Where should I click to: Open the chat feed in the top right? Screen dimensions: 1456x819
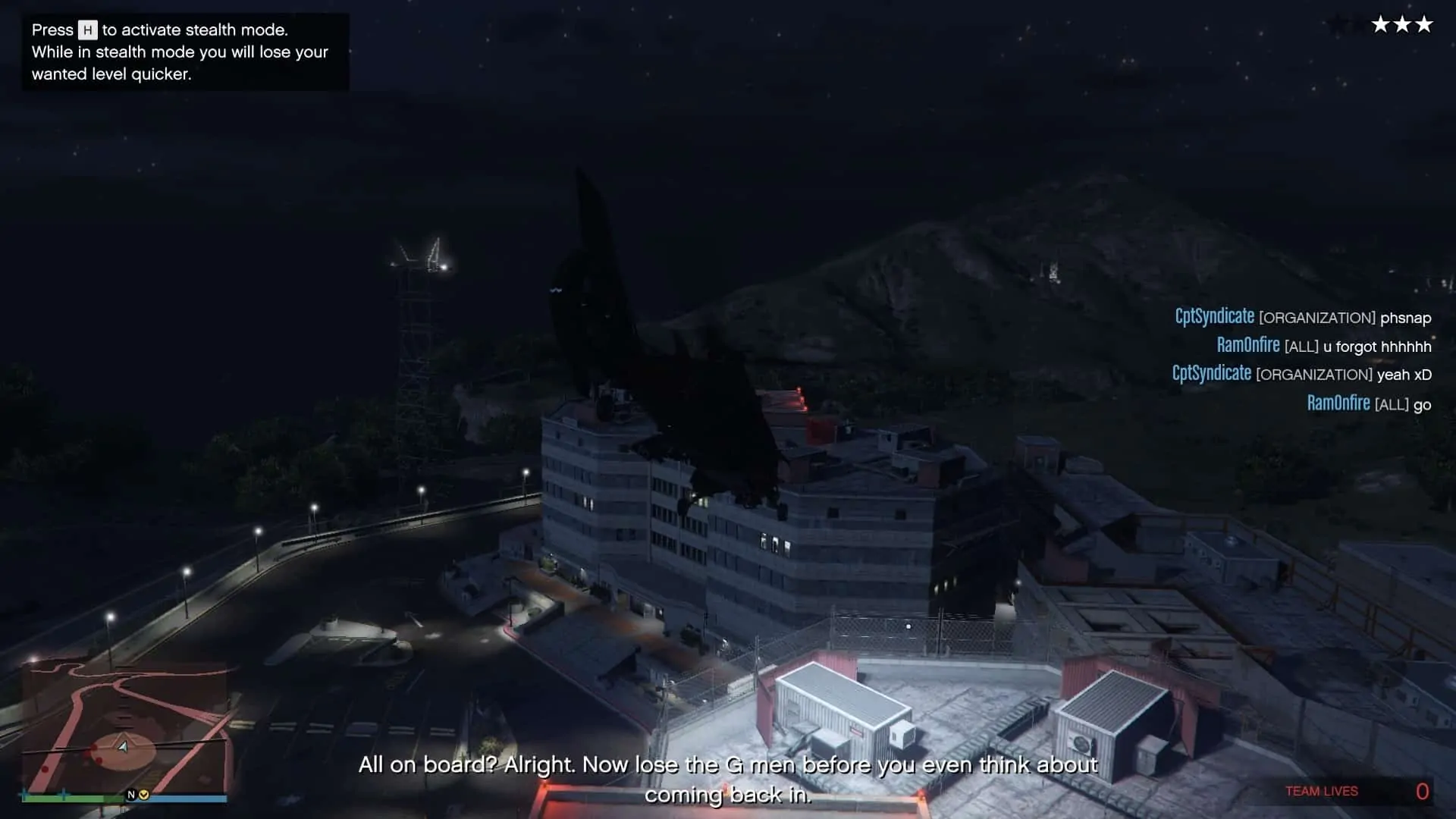(1301, 360)
